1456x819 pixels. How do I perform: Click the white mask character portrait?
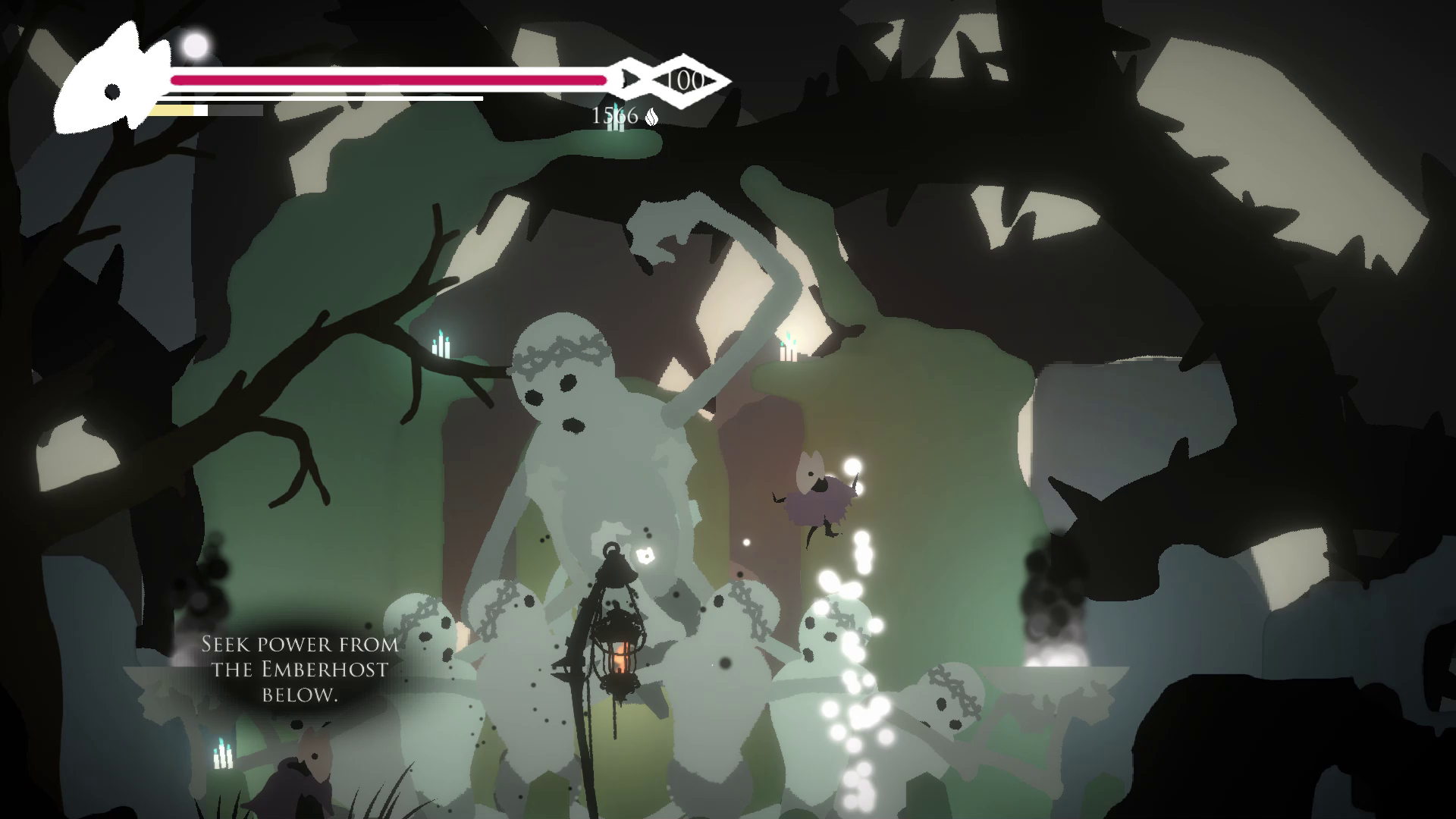[x=112, y=84]
